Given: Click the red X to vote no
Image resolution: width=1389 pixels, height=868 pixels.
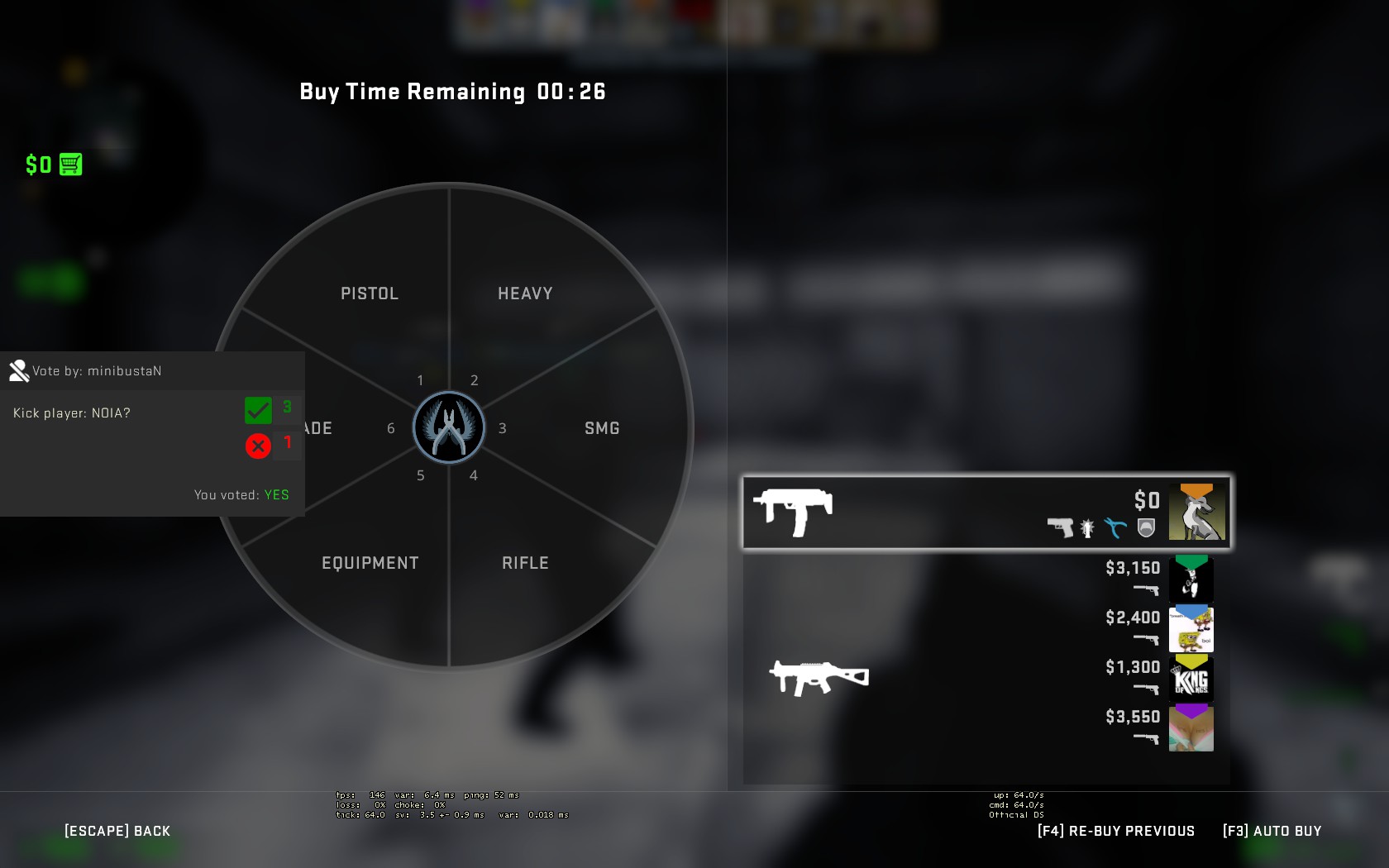Looking at the screenshot, I should 257,445.
